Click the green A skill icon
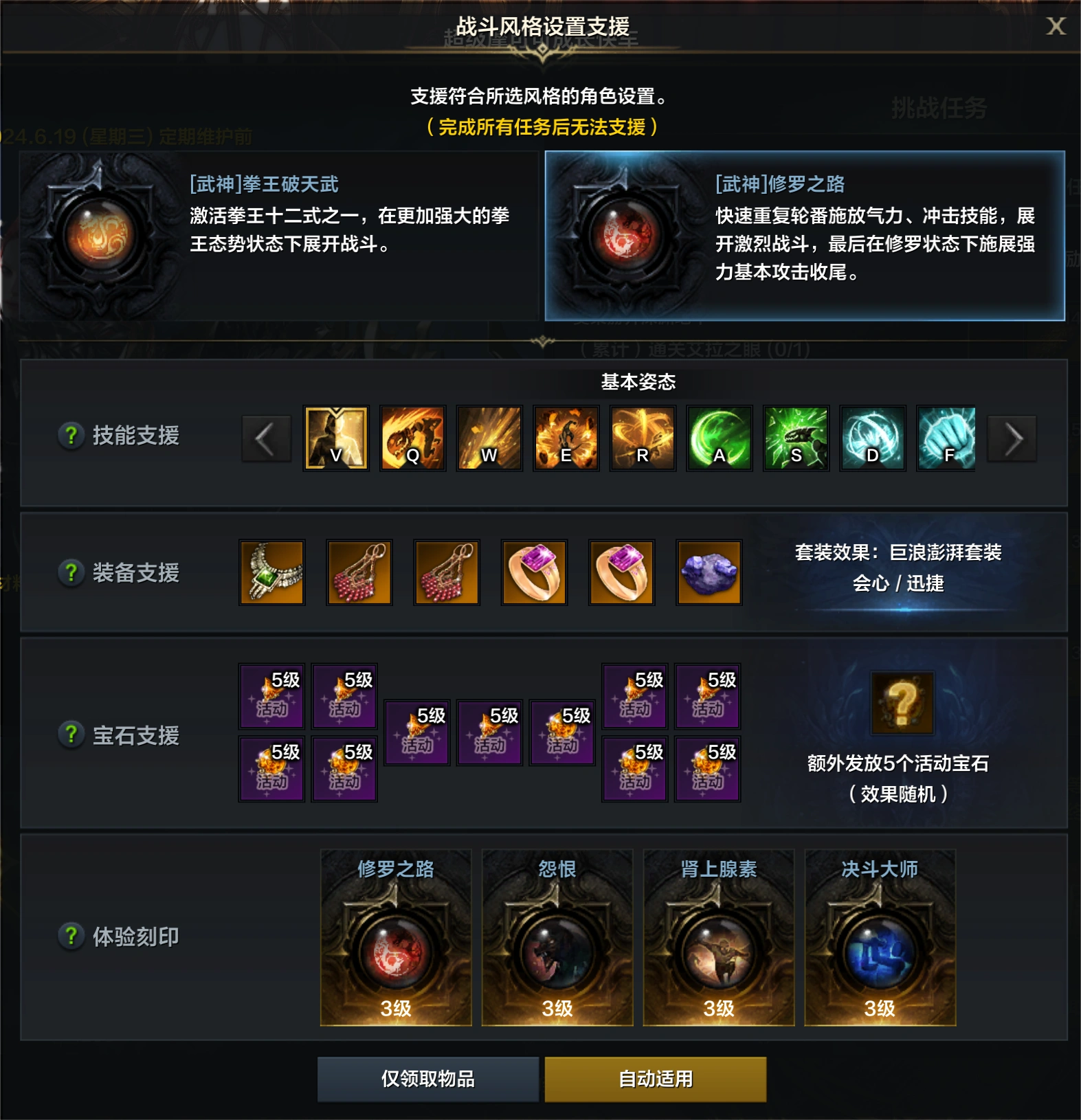1081x1120 pixels. click(717, 438)
